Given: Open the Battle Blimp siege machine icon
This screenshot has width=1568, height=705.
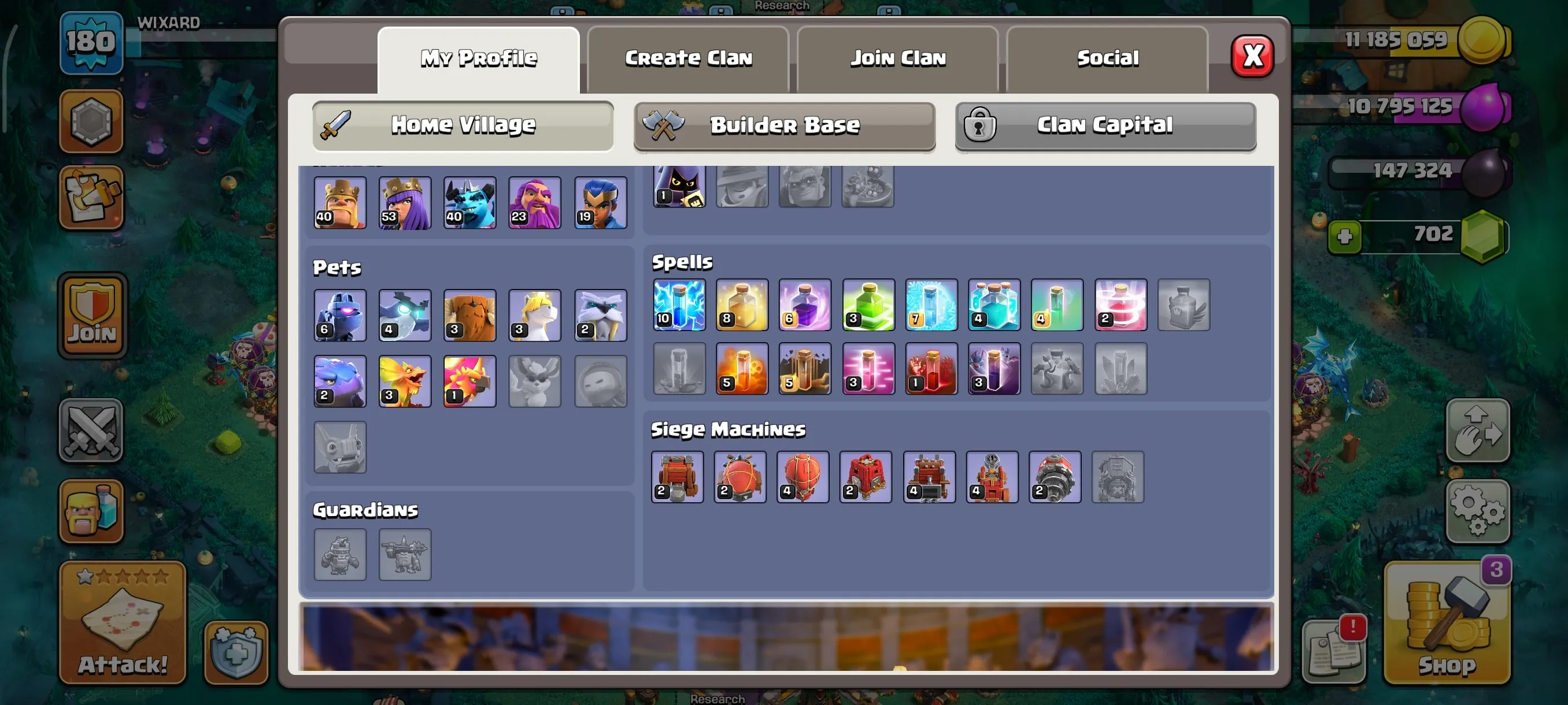Looking at the screenshot, I should [x=741, y=477].
